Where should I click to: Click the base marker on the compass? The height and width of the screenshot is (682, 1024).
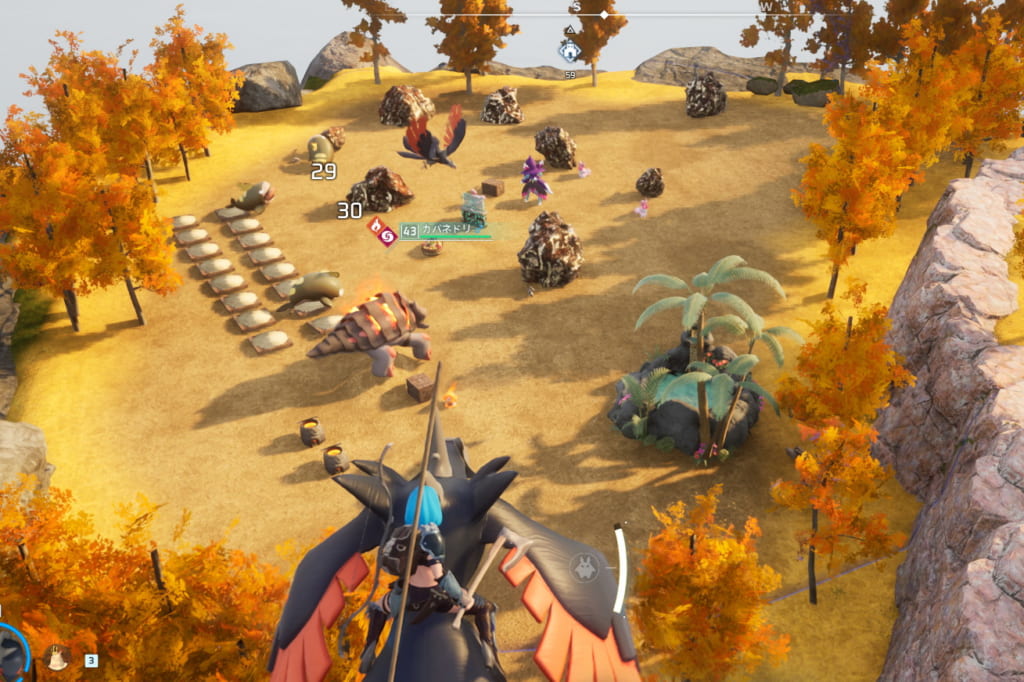(x=569, y=50)
